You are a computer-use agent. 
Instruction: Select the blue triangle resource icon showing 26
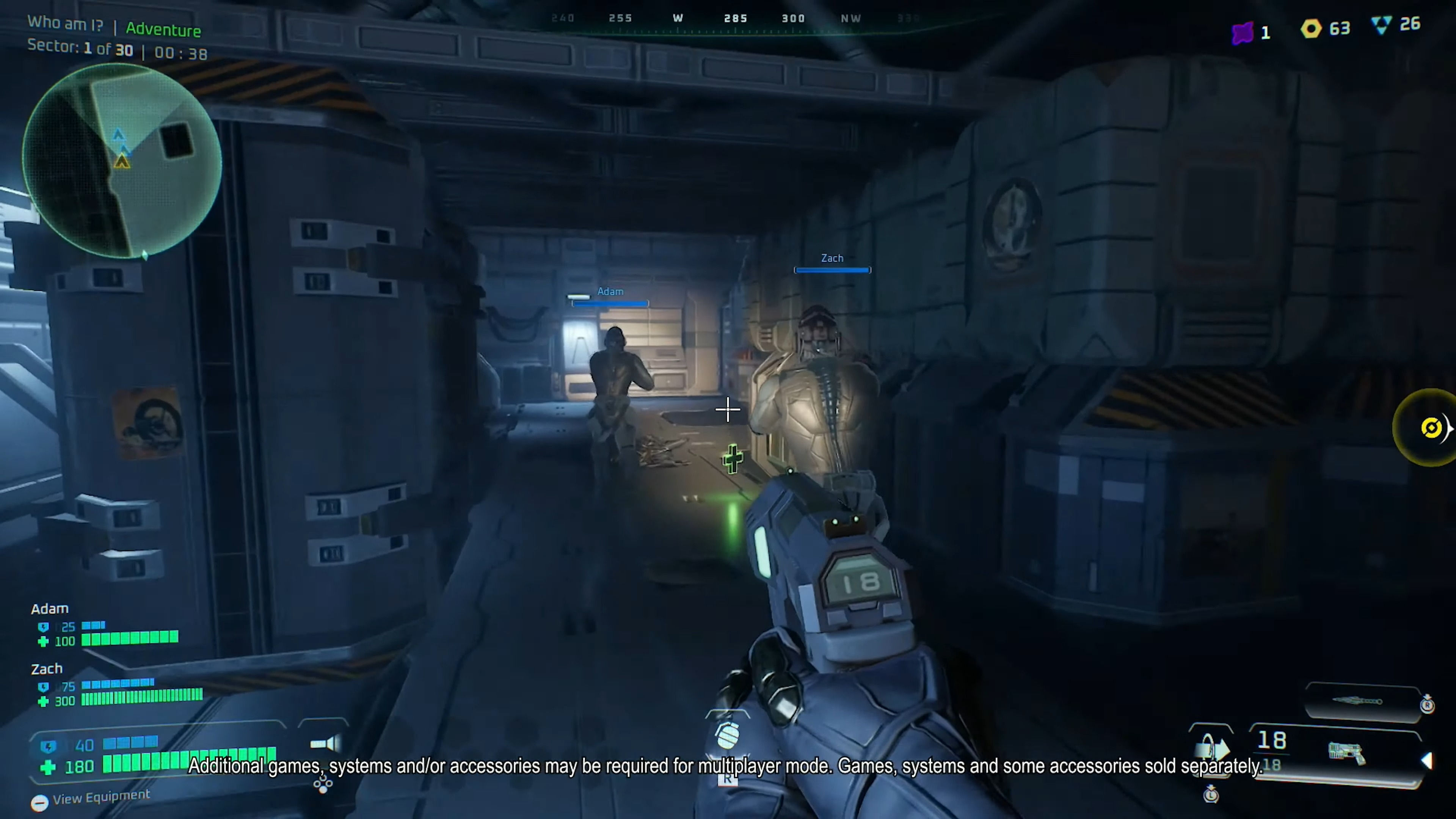(x=1381, y=25)
